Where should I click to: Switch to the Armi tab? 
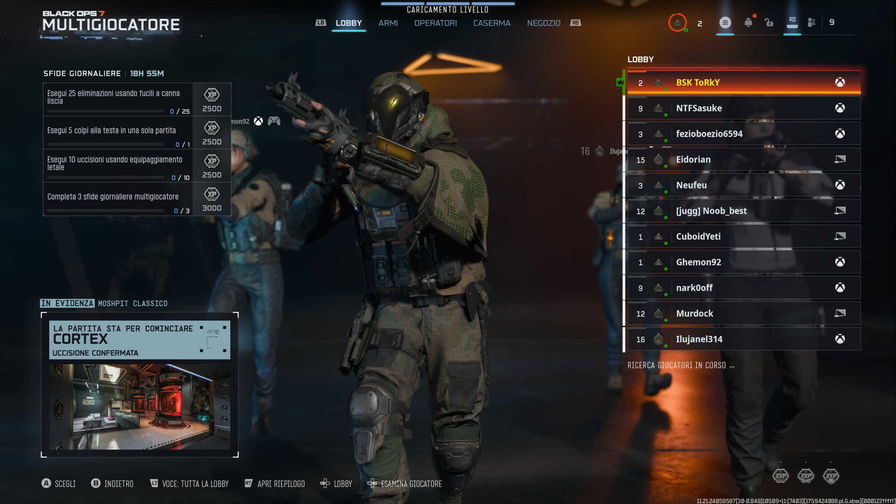[388, 23]
